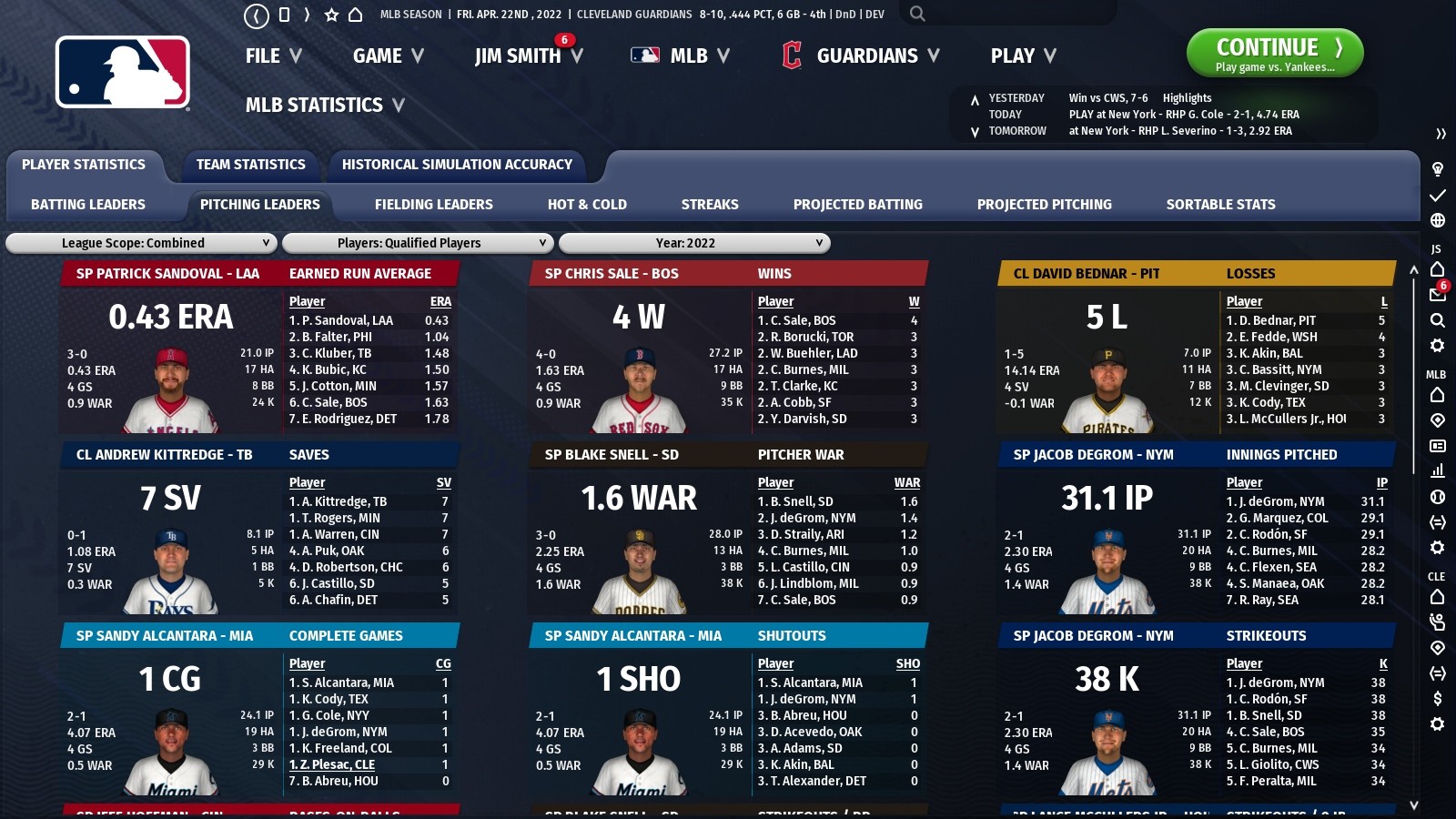Open the search magnifier in the top bar
Screen dimensions: 1456x819
pyautogui.click(x=917, y=15)
